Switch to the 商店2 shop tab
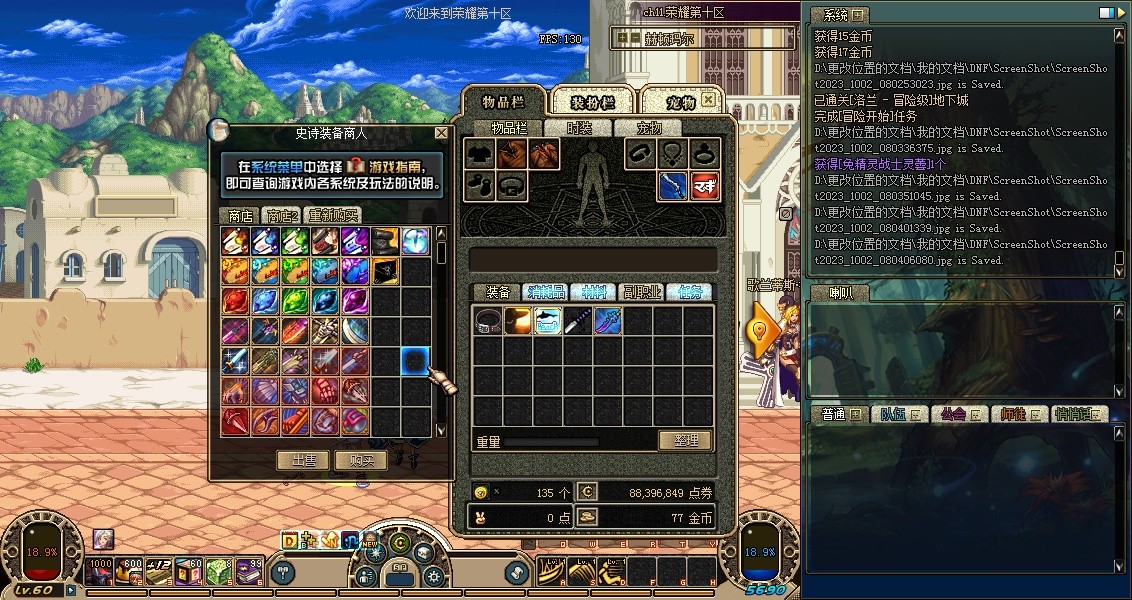1132x600 pixels. click(281, 215)
